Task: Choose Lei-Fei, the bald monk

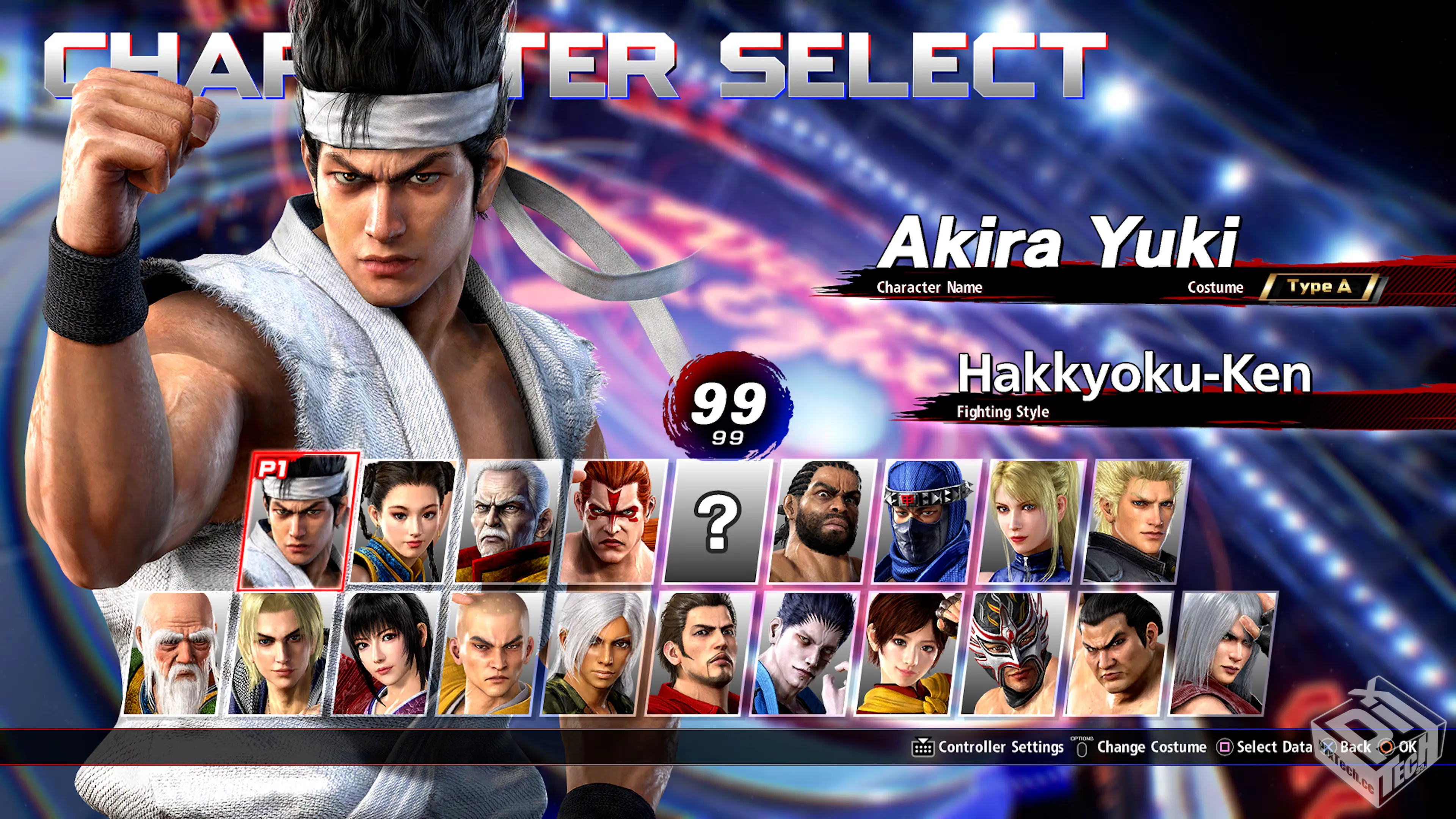Action: coord(490,654)
